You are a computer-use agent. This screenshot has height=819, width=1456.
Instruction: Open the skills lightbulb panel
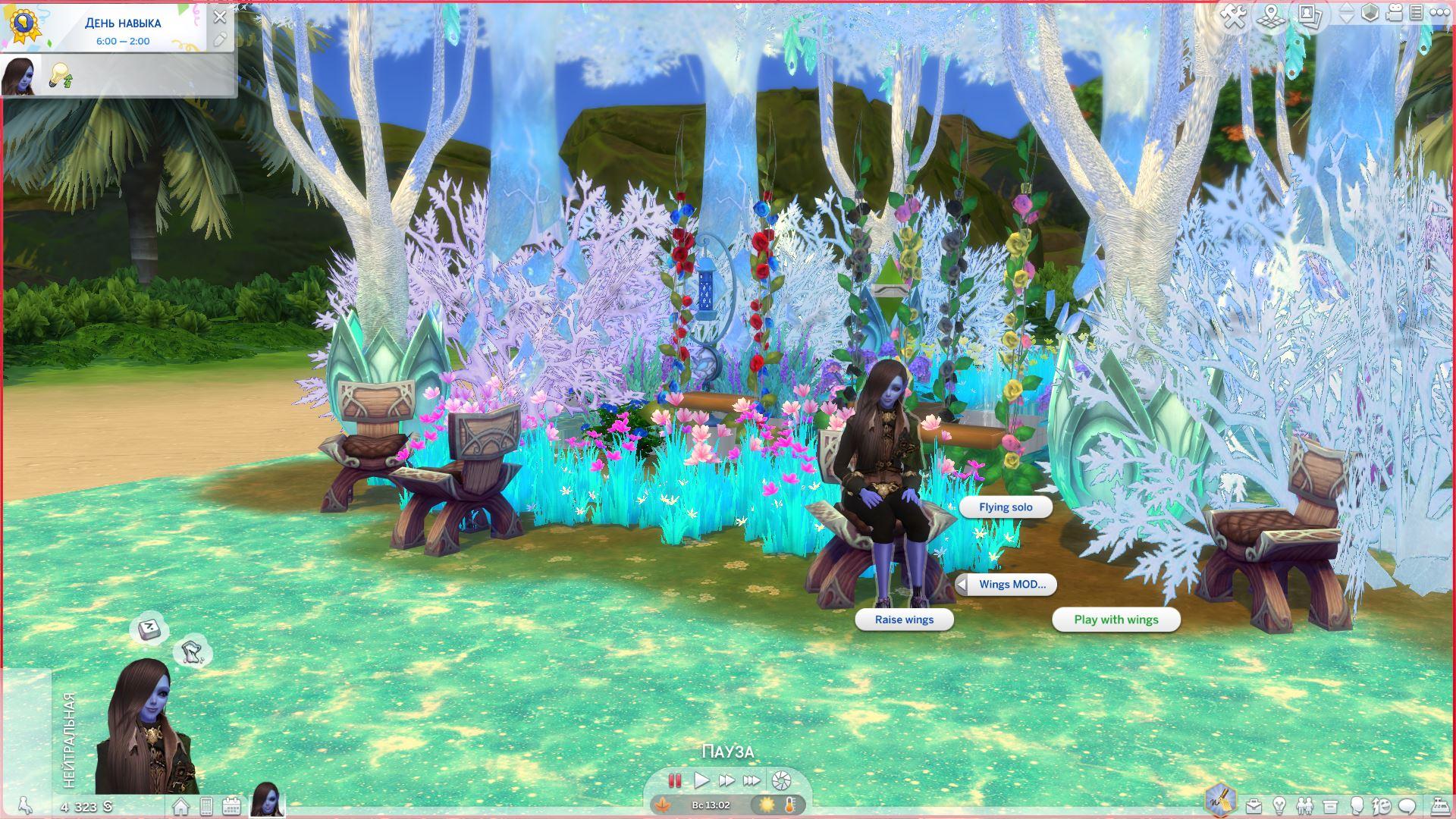coord(1279,805)
